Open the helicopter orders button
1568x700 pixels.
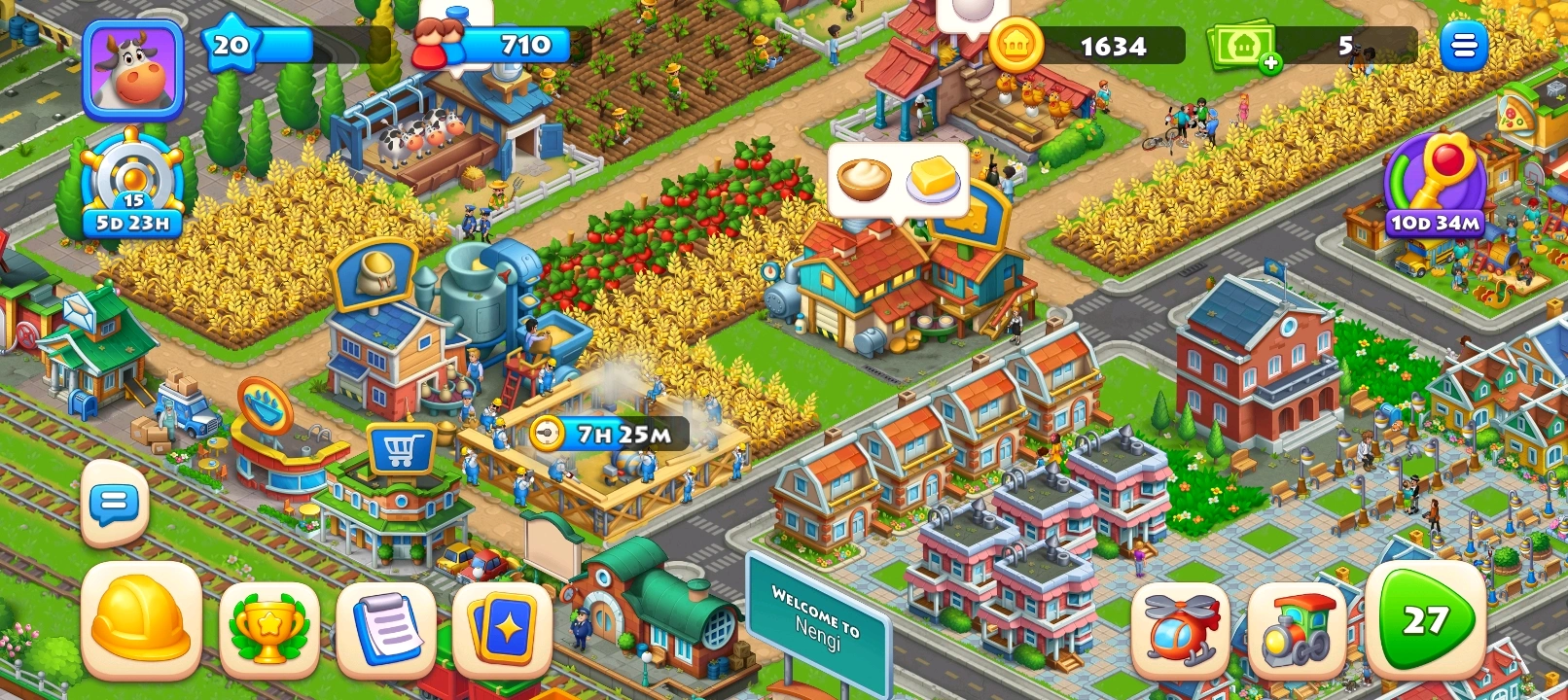[x=1180, y=629]
